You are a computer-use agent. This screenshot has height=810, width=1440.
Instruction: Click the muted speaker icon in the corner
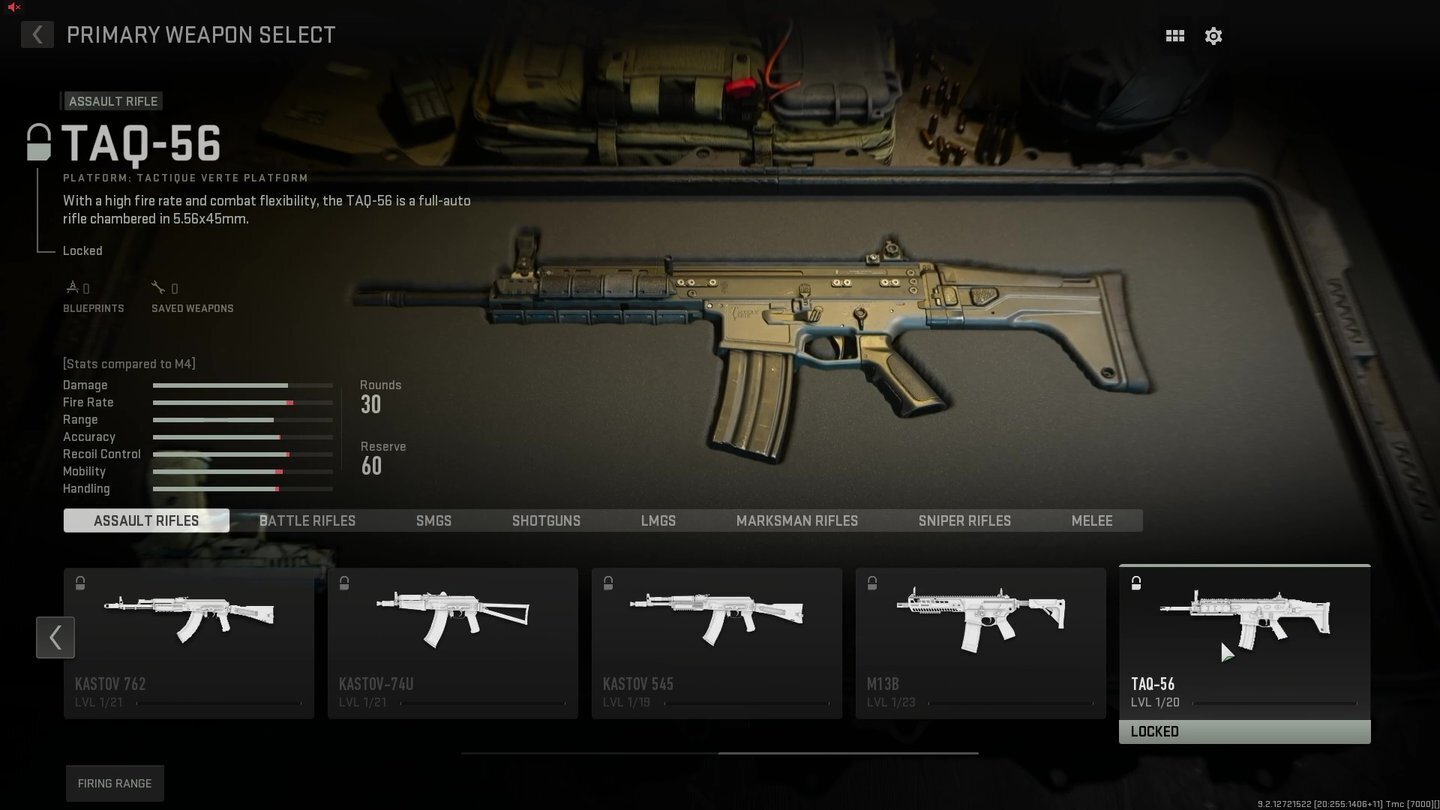point(12,7)
